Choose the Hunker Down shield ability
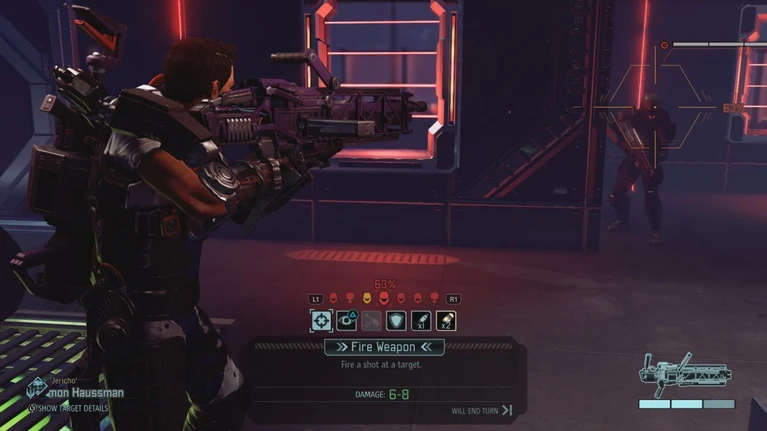Image resolution: width=767 pixels, height=431 pixels. click(x=397, y=320)
